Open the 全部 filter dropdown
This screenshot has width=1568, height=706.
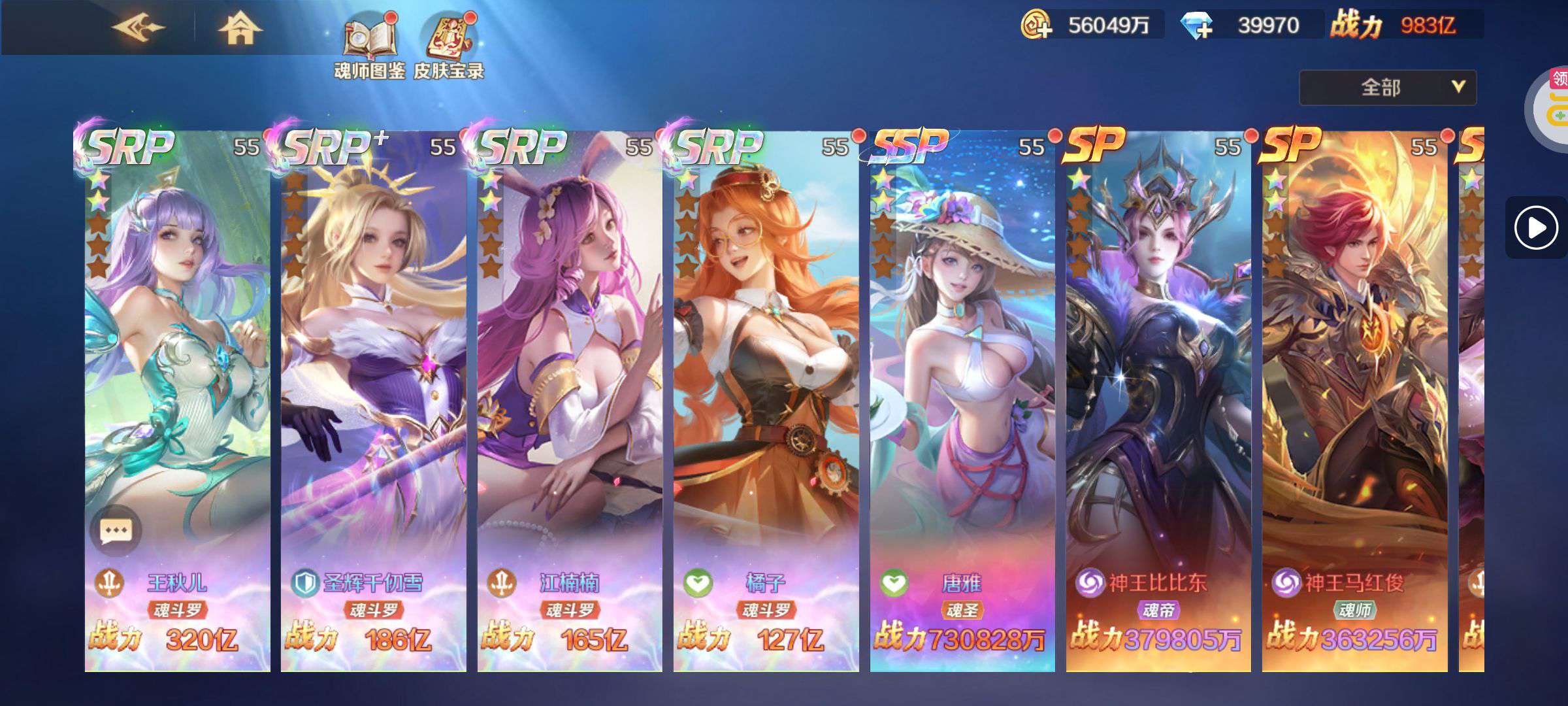(1387, 88)
